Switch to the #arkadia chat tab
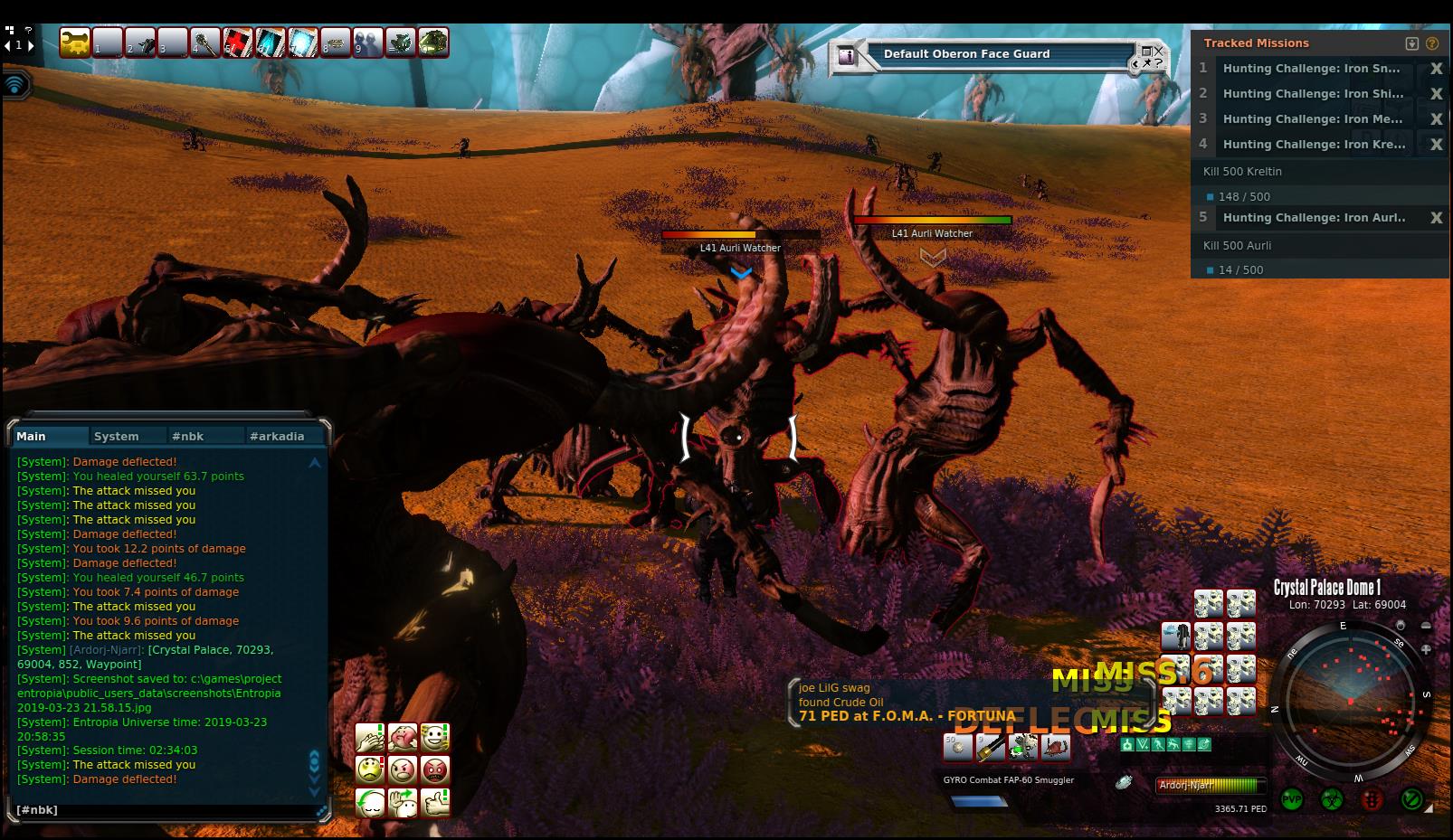1453x840 pixels. click(x=277, y=436)
